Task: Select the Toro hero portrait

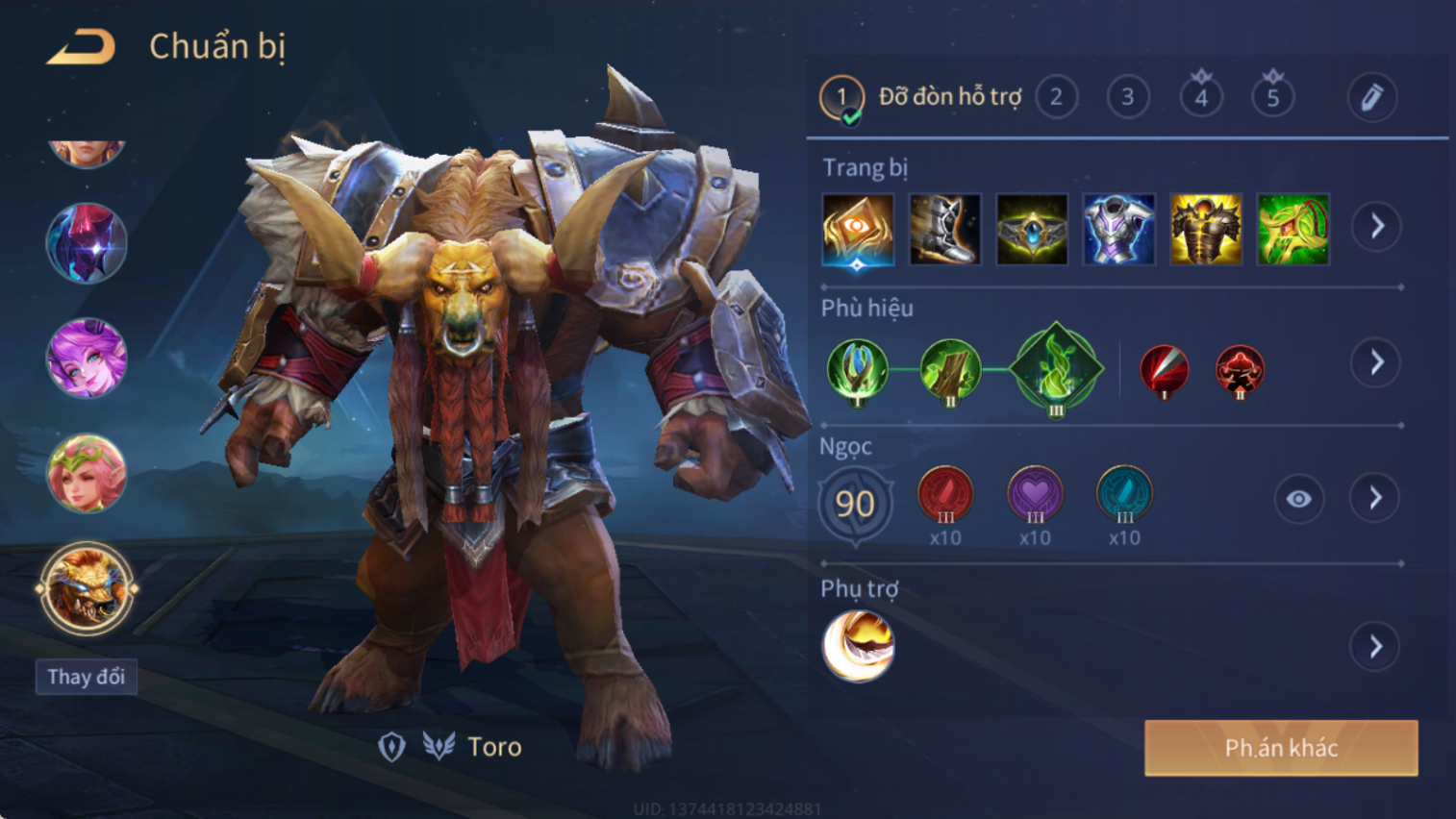Action: (87, 588)
